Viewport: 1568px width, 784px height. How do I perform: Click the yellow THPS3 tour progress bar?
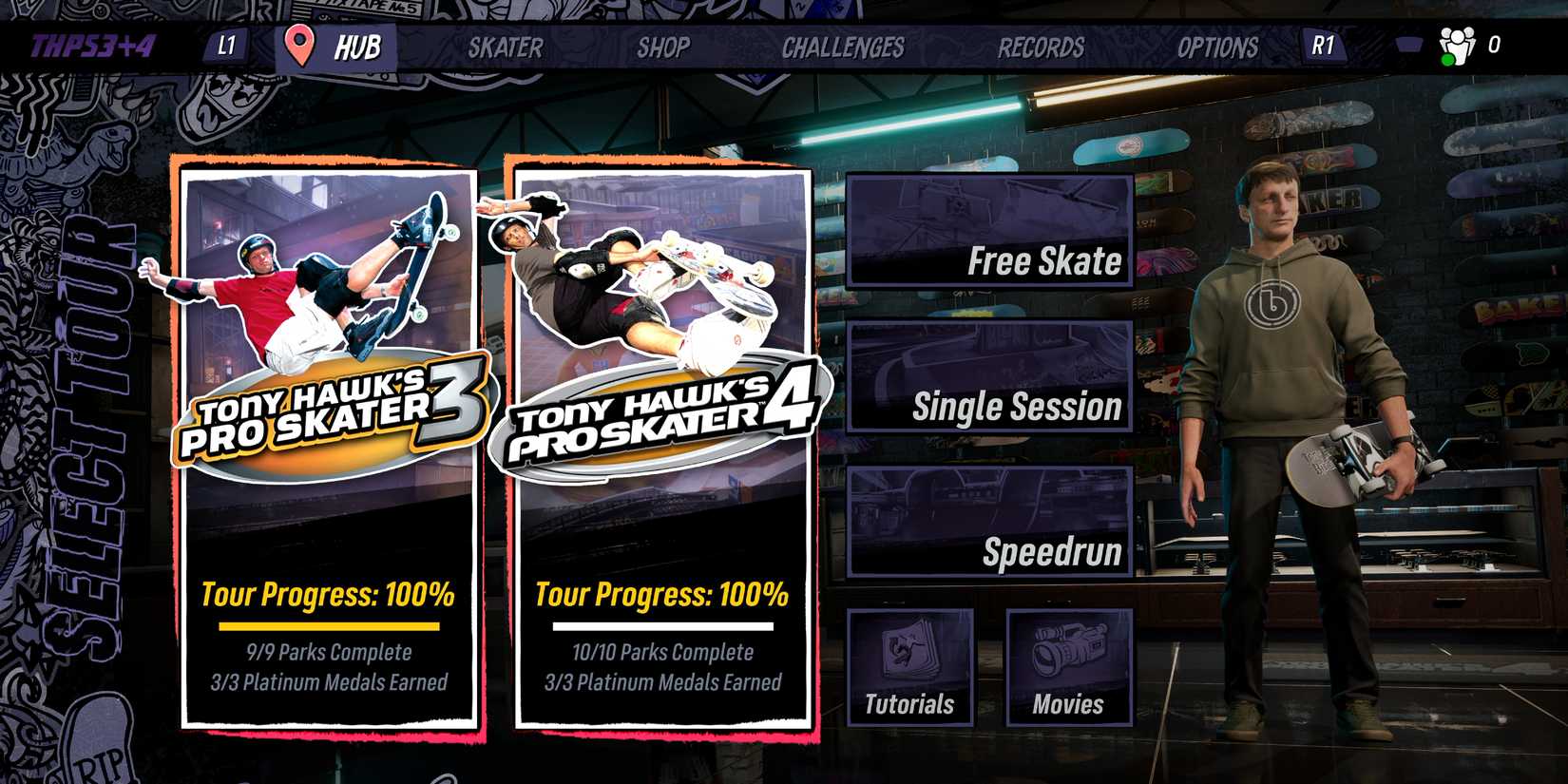pos(328,626)
